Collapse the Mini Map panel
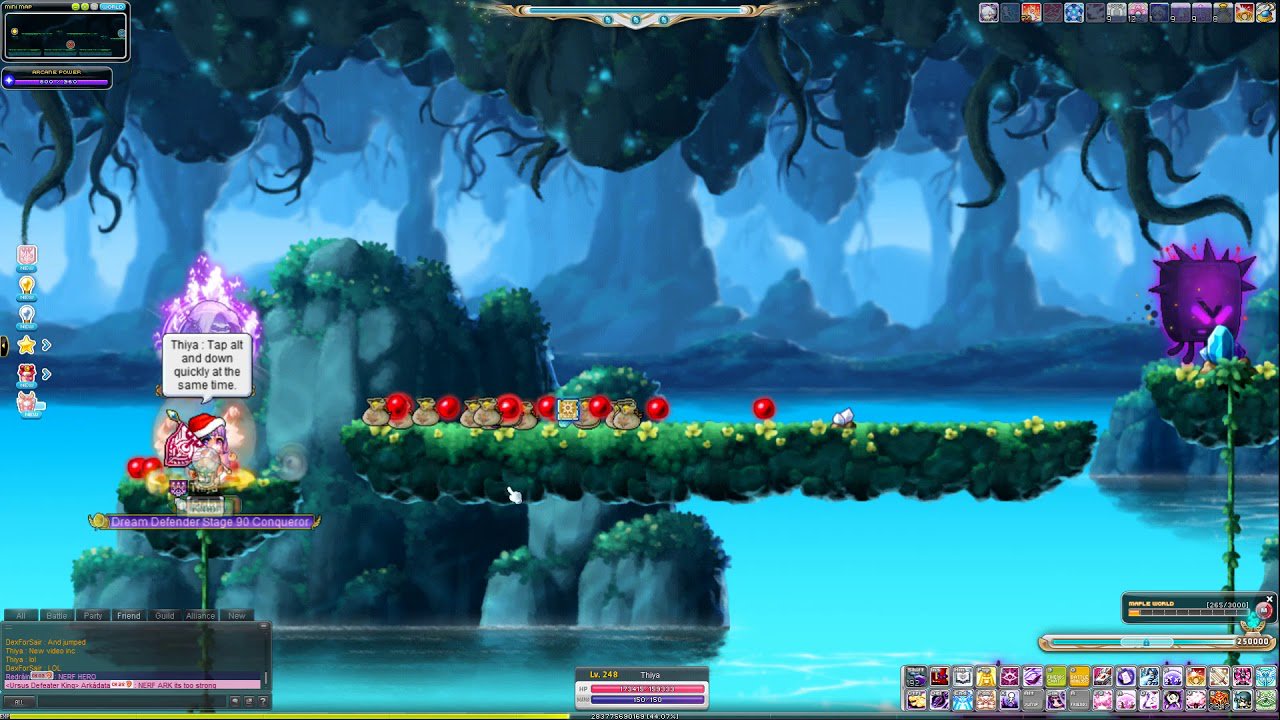 76,7
